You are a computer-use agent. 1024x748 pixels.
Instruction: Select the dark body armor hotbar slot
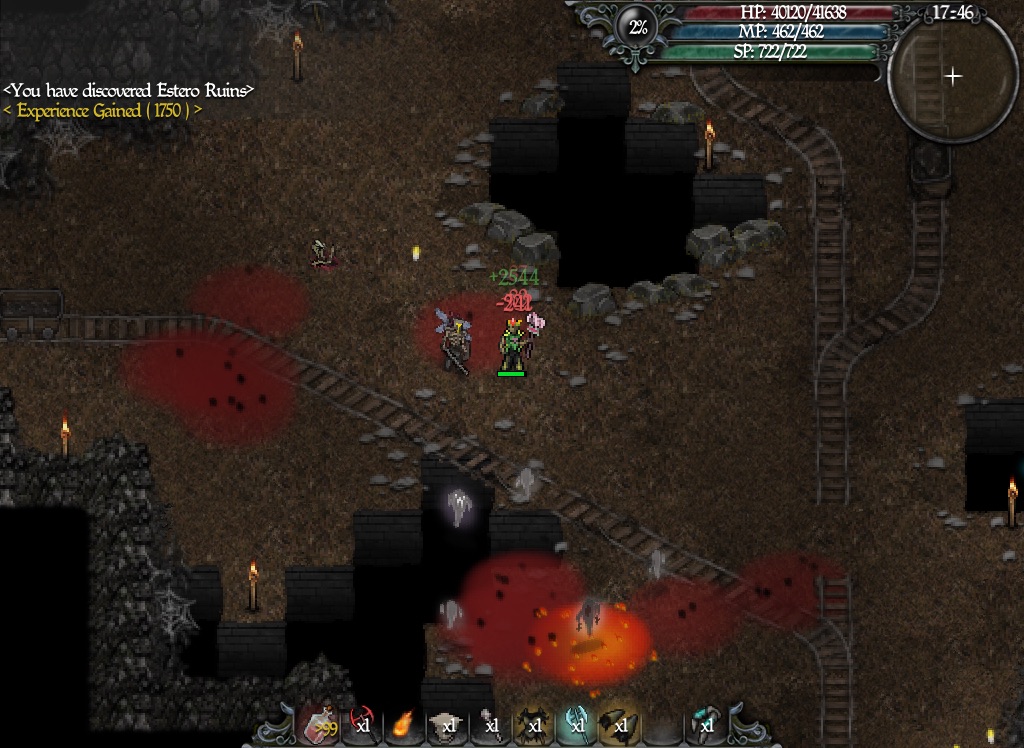[533, 724]
